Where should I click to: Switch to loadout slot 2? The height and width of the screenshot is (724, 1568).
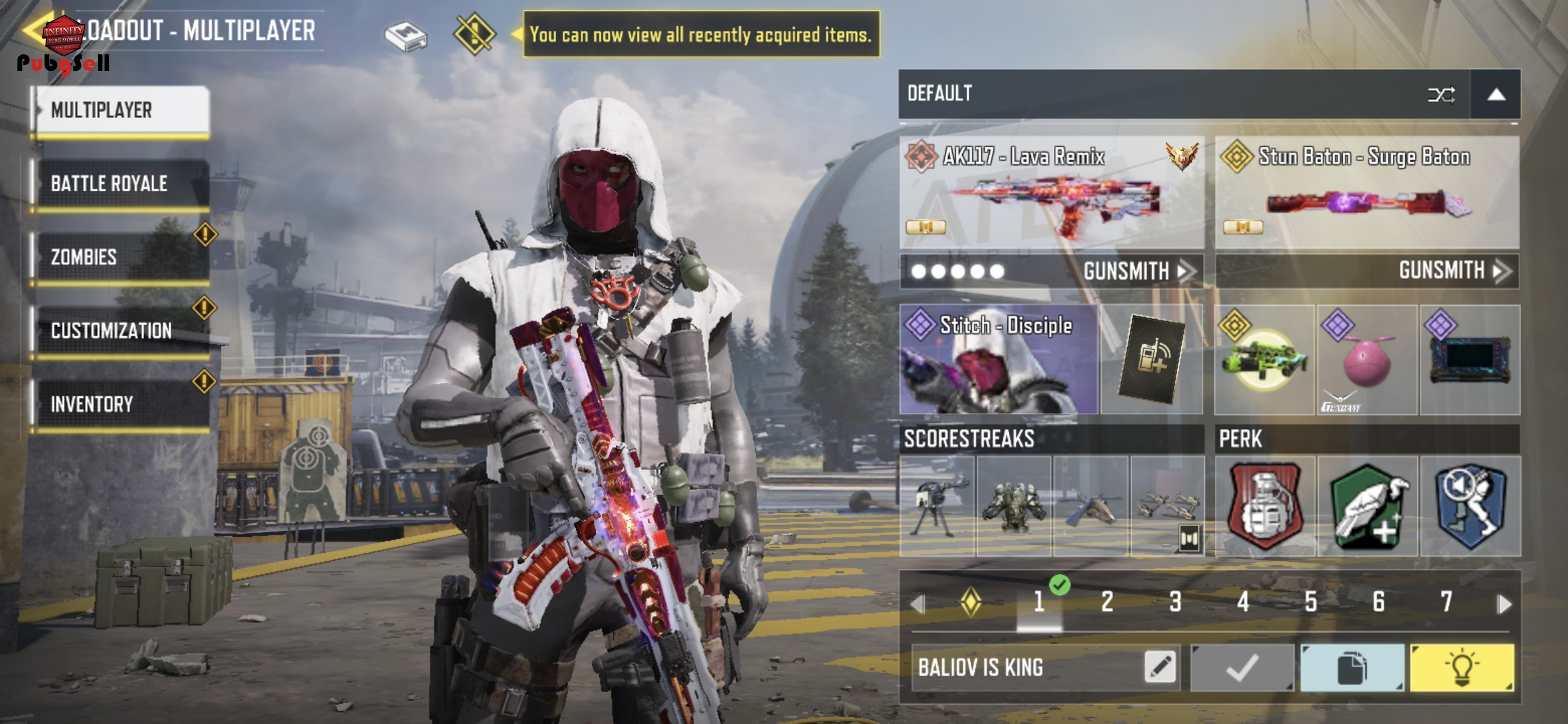click(1107, 602)
